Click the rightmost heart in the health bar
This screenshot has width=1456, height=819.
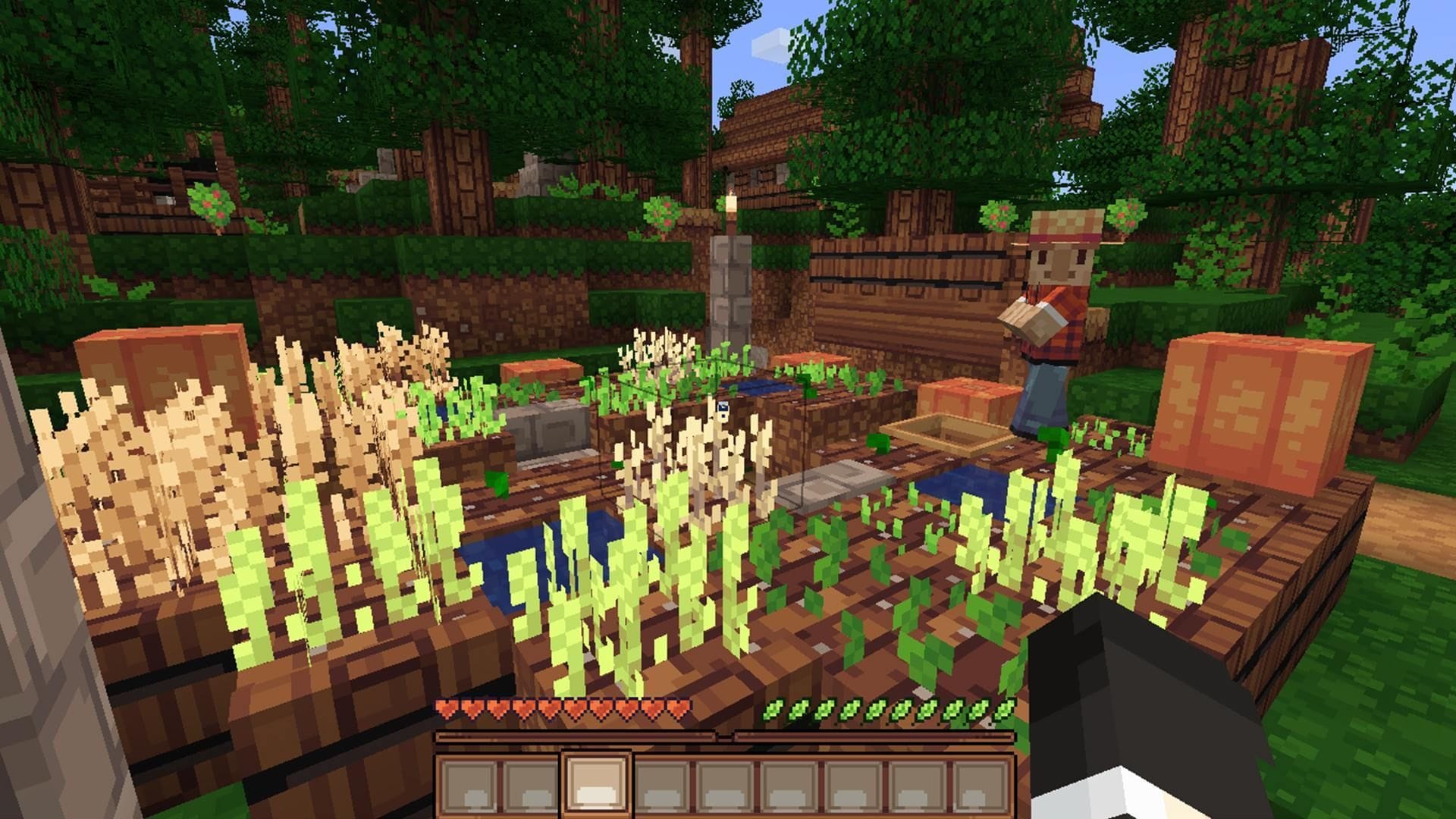pos(677,706)
